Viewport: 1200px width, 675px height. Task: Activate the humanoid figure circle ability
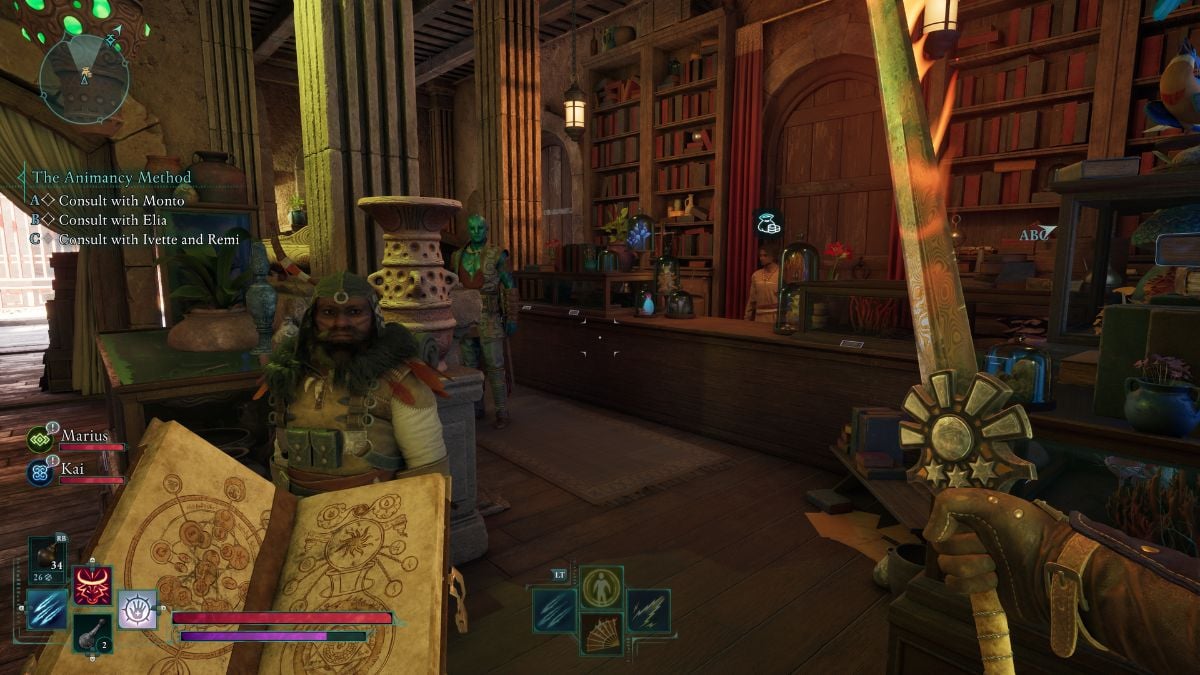(601, 587)
